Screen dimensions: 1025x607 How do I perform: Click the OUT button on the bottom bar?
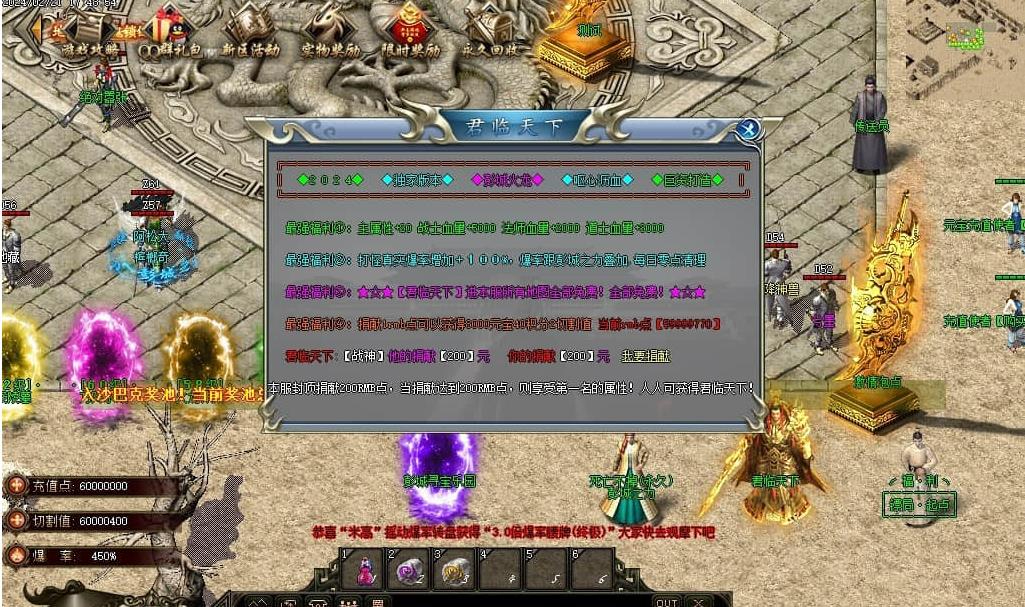666,602
